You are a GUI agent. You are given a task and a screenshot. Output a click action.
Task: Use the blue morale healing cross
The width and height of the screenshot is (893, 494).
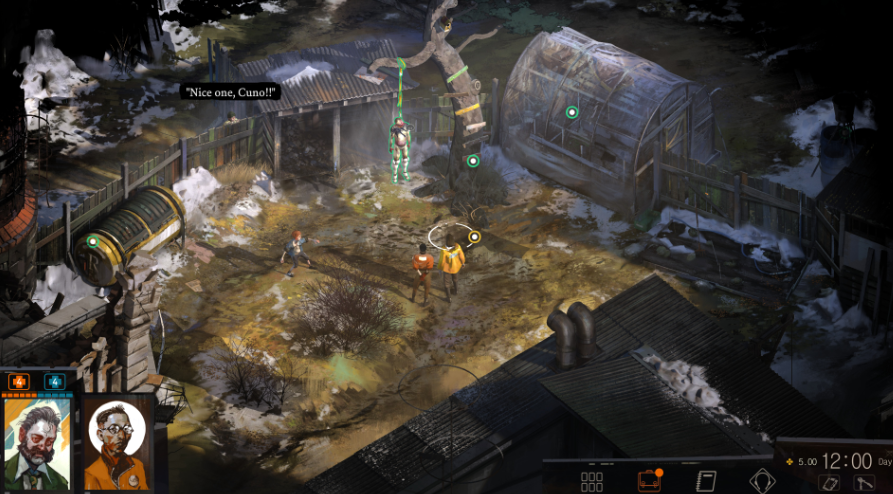(x=53, y=381)
